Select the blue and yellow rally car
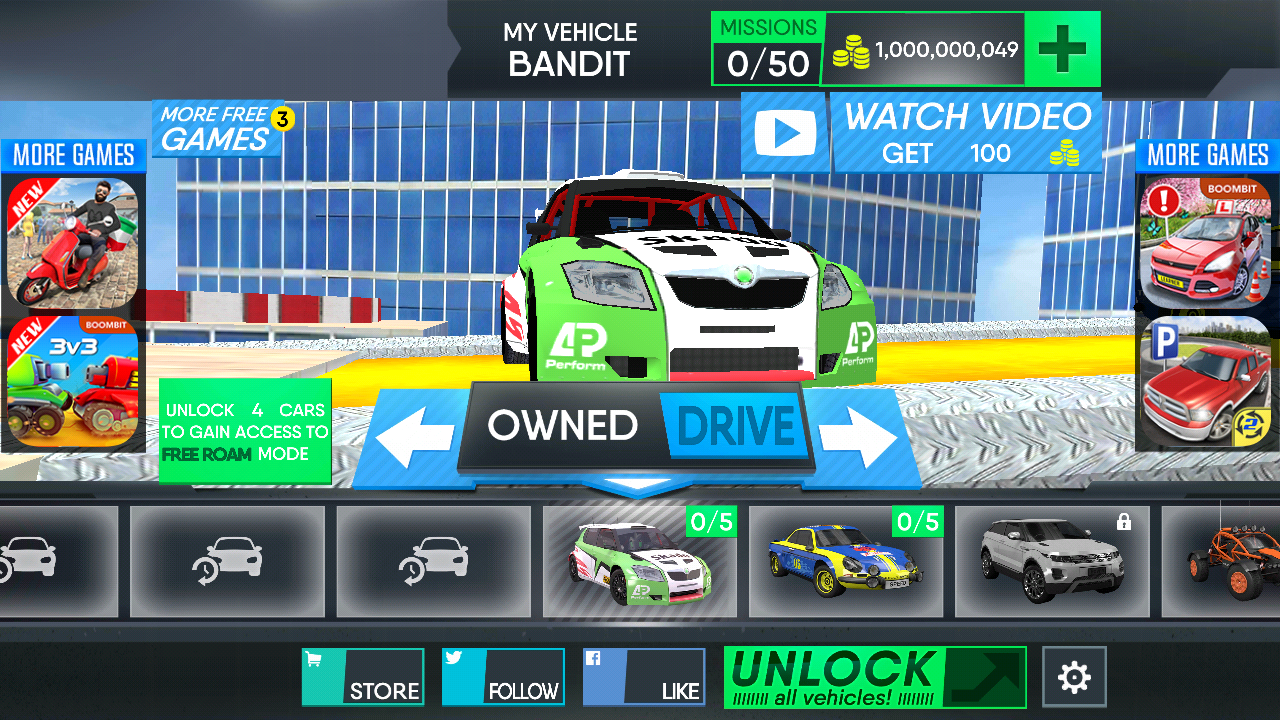 846,562
